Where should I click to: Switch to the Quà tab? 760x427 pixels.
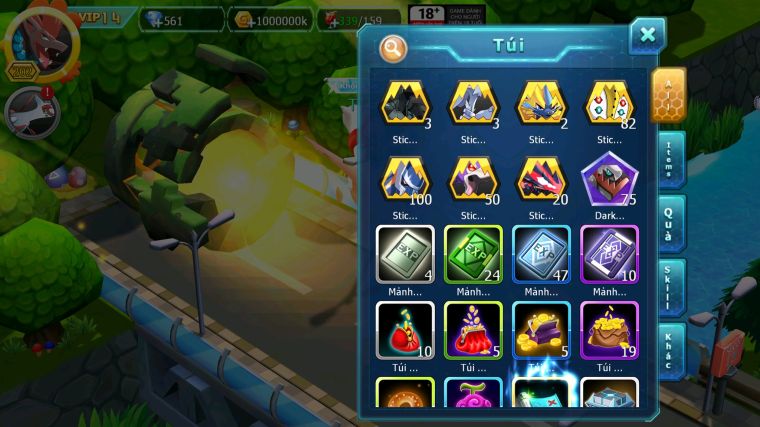pyautogui.click(x=670, y=223)
